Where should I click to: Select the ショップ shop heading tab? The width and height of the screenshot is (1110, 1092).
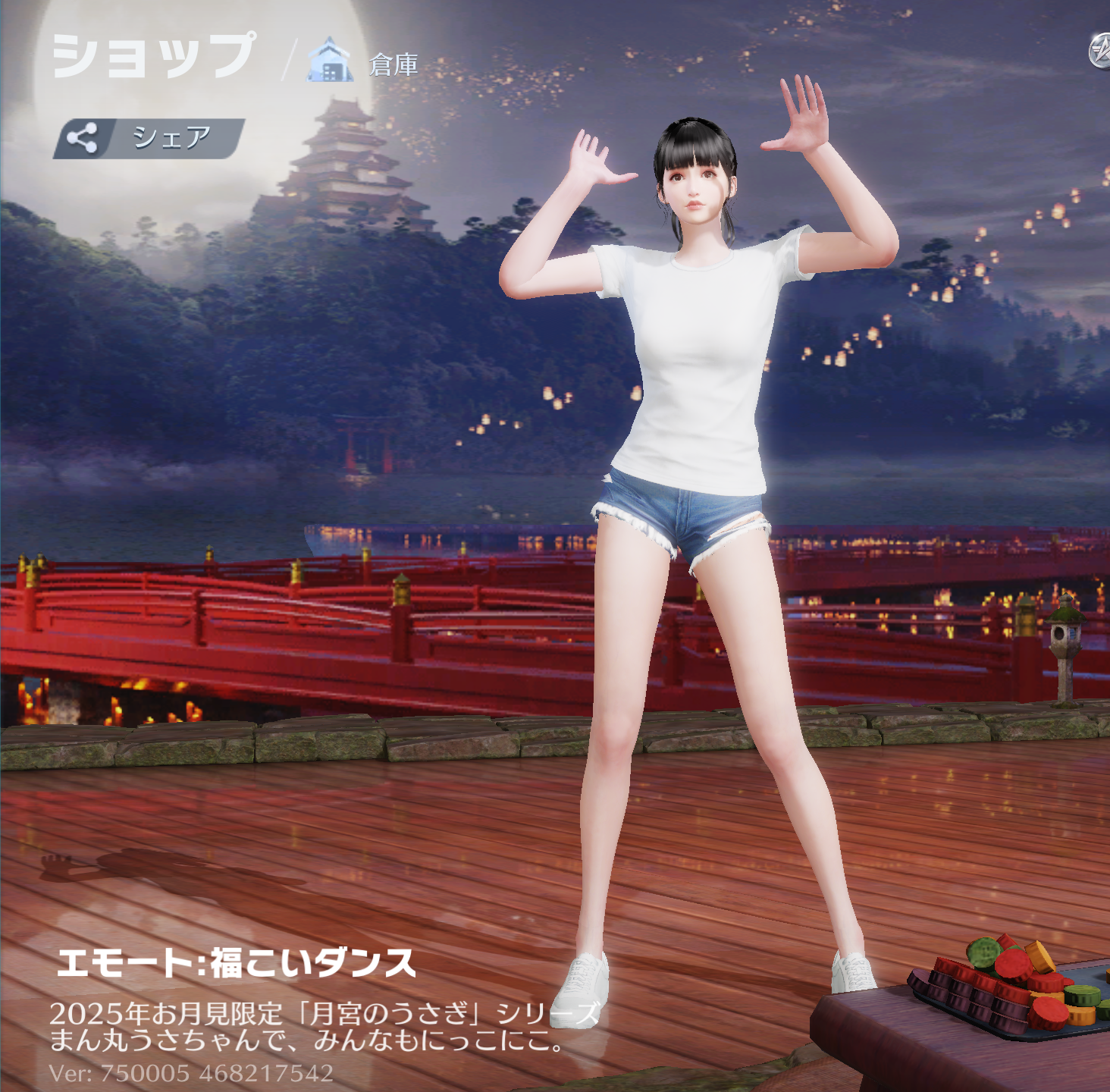pos(154,55)
